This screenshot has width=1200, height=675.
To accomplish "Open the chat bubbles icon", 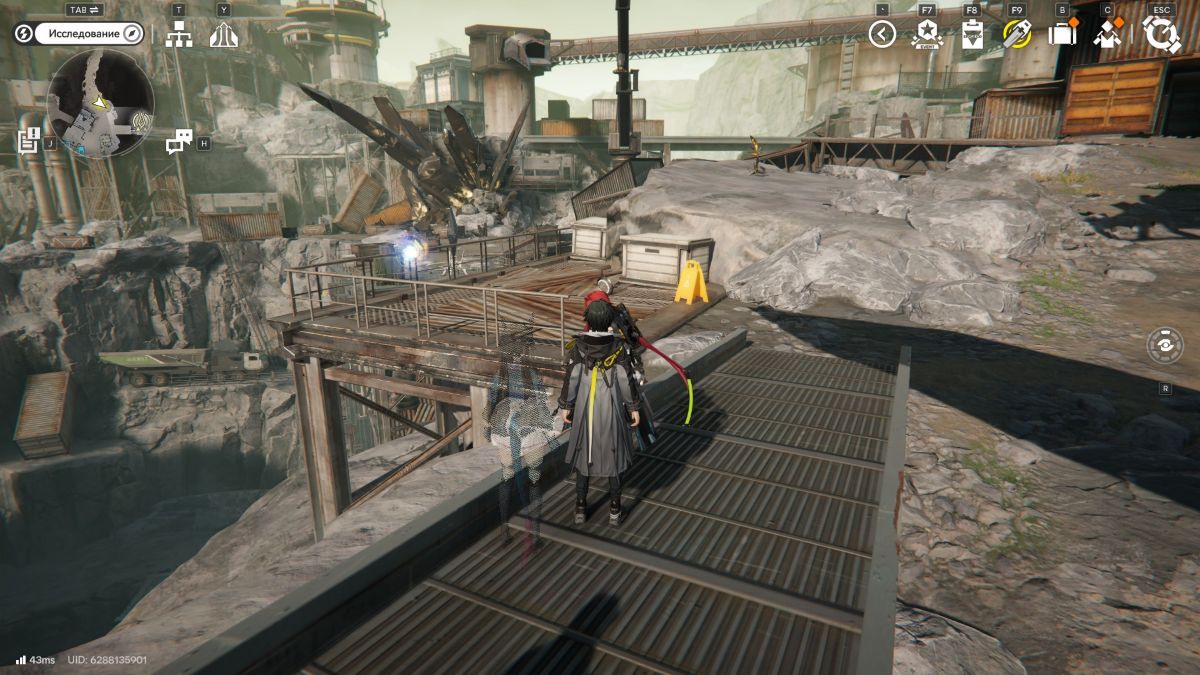I will (179, 142).
